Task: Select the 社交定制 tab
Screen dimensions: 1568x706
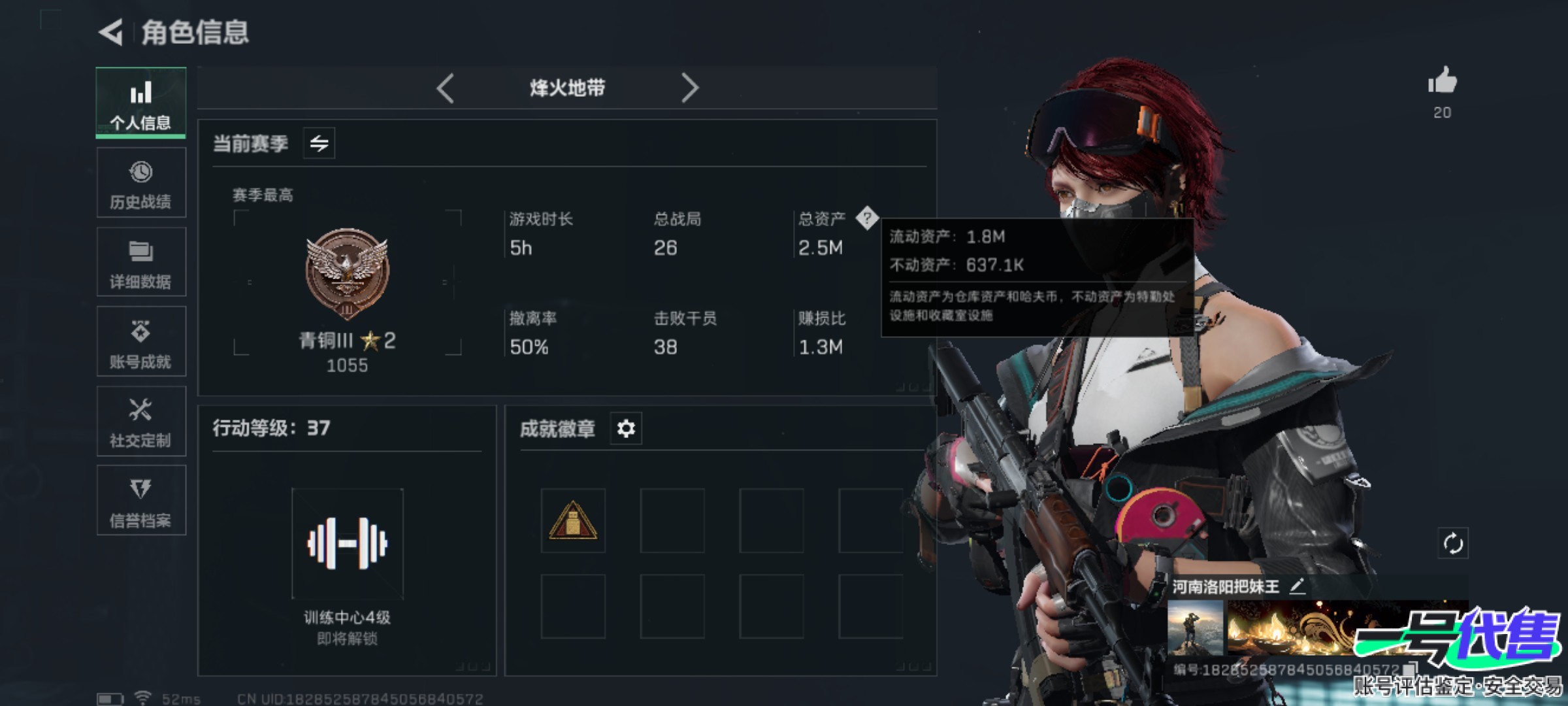Action: click(x=141, y=422)
